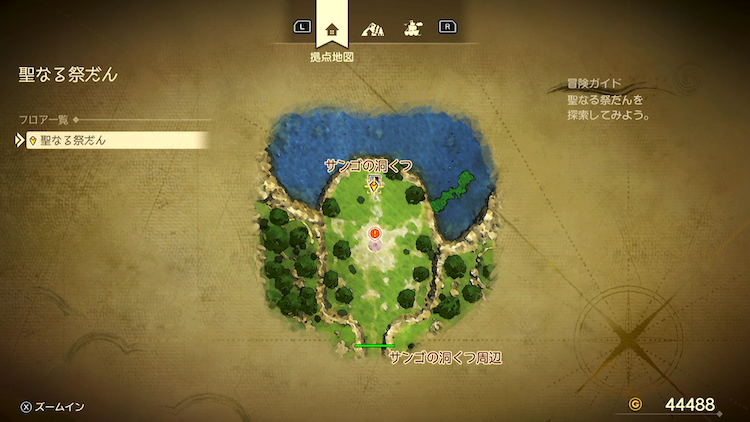Click the サンゴの洞くつ entrance marker
This screenshot has width=750, height=422.
coord(374,185)
